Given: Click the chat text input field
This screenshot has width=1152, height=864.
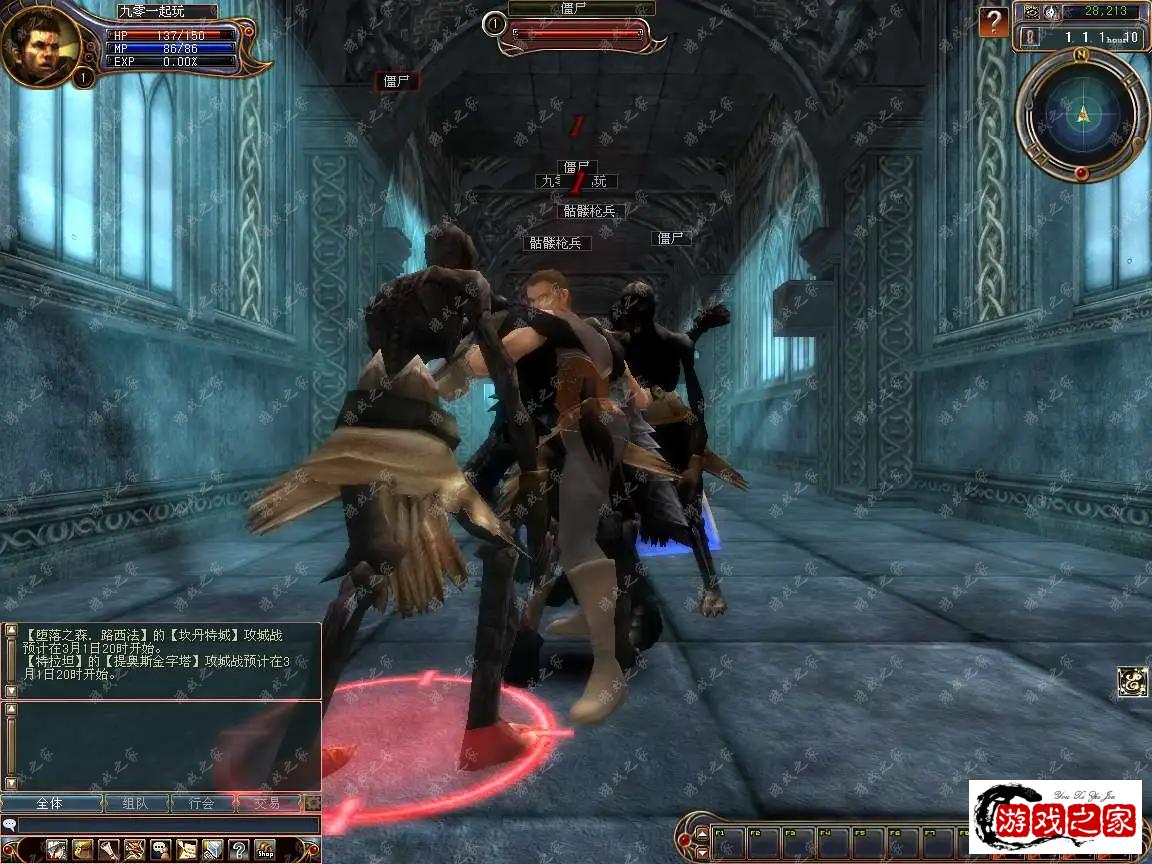Looking at the screenshot, I should [x=165, y=825].
